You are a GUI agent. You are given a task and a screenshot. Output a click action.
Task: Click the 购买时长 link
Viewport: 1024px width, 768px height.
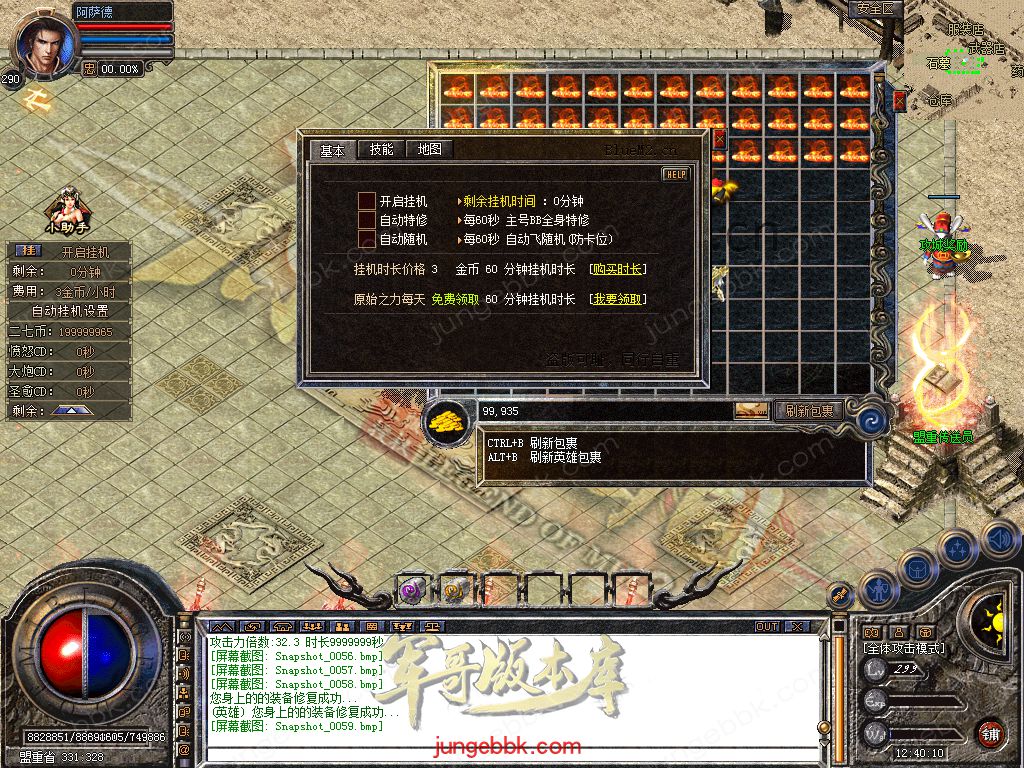click(617, 269)
